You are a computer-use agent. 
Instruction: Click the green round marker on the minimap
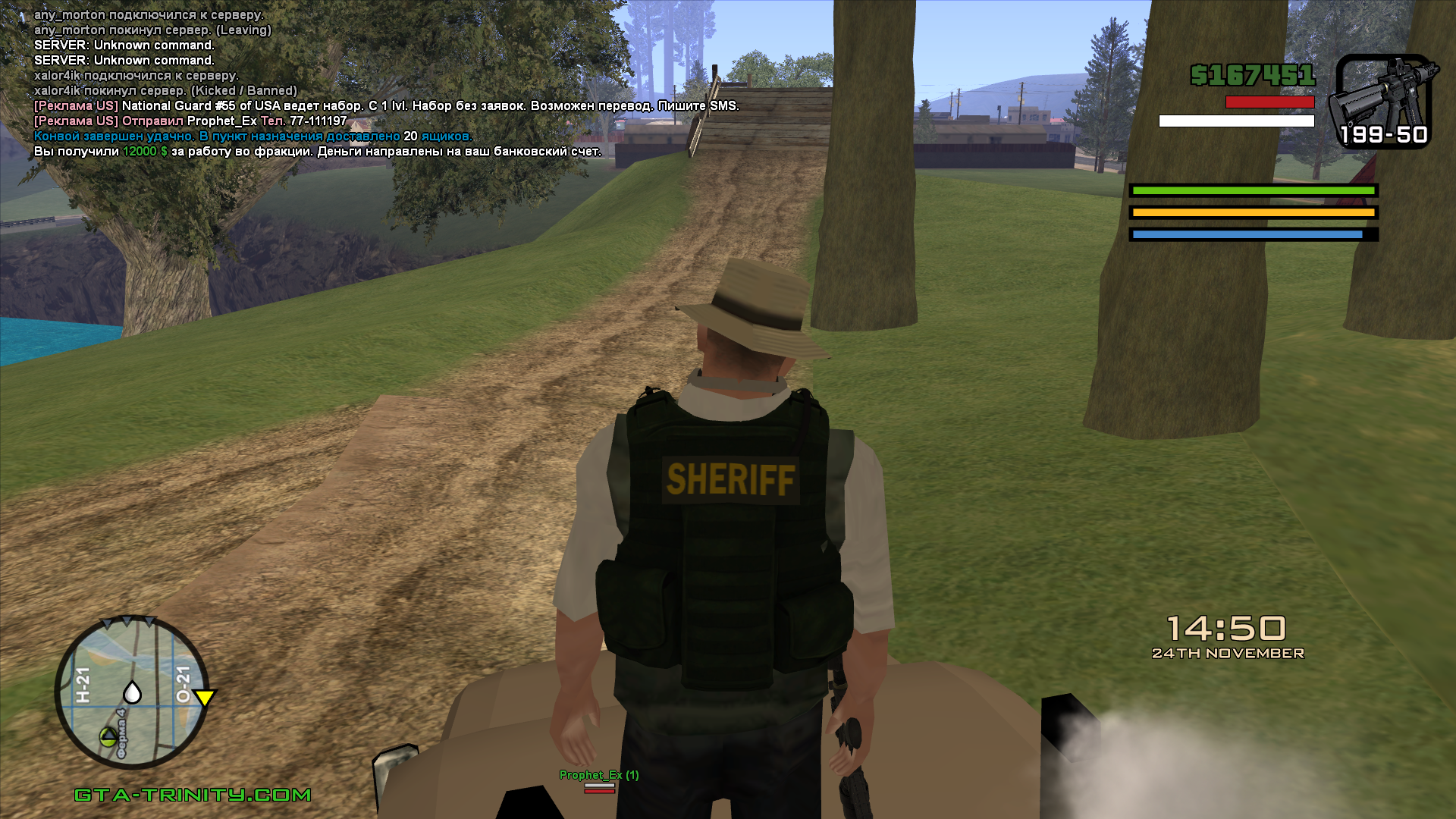[x=108, y=735]
